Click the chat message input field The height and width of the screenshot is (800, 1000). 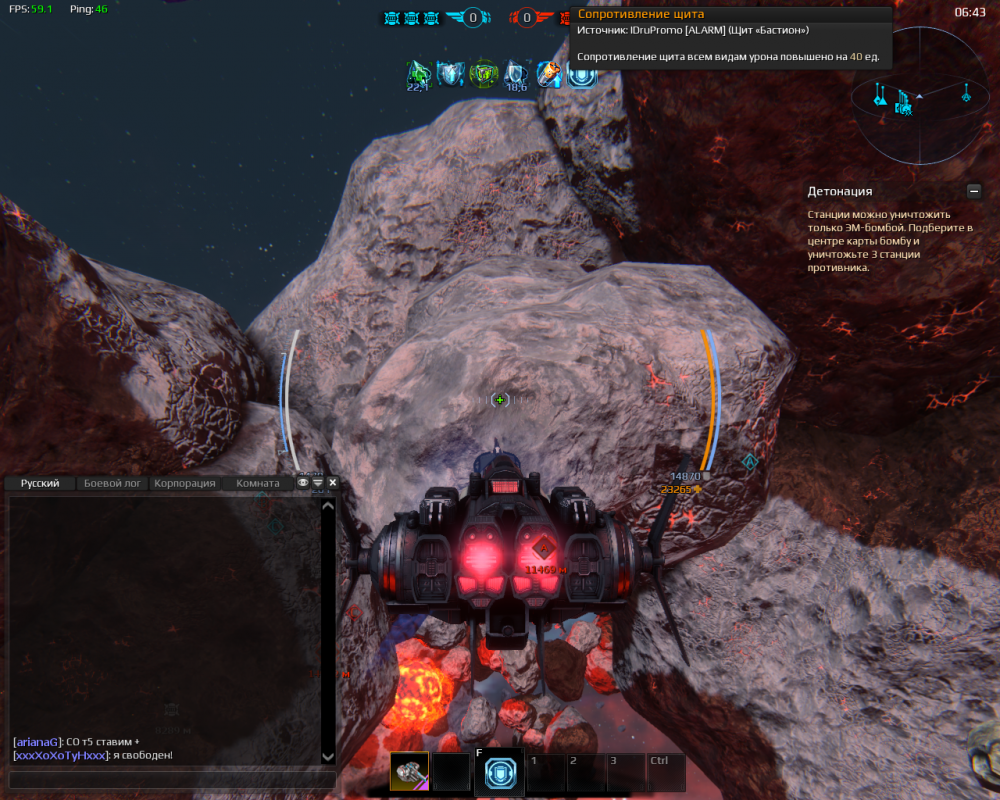(x=170, y=780)
